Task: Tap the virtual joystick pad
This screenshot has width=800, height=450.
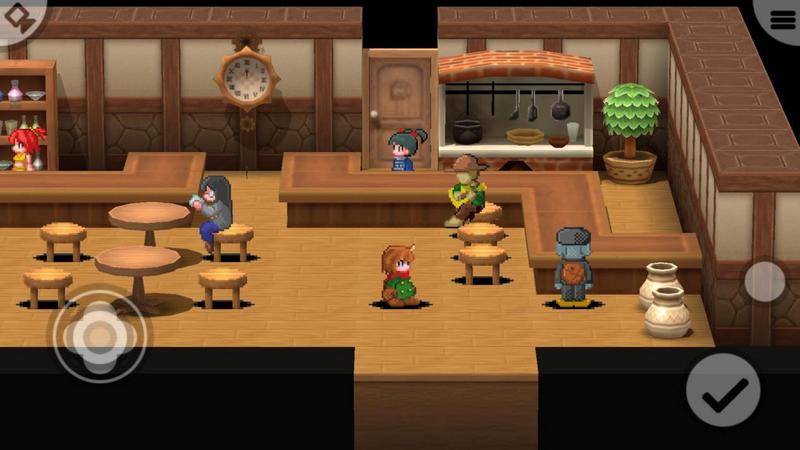Action: coord(99,337)
